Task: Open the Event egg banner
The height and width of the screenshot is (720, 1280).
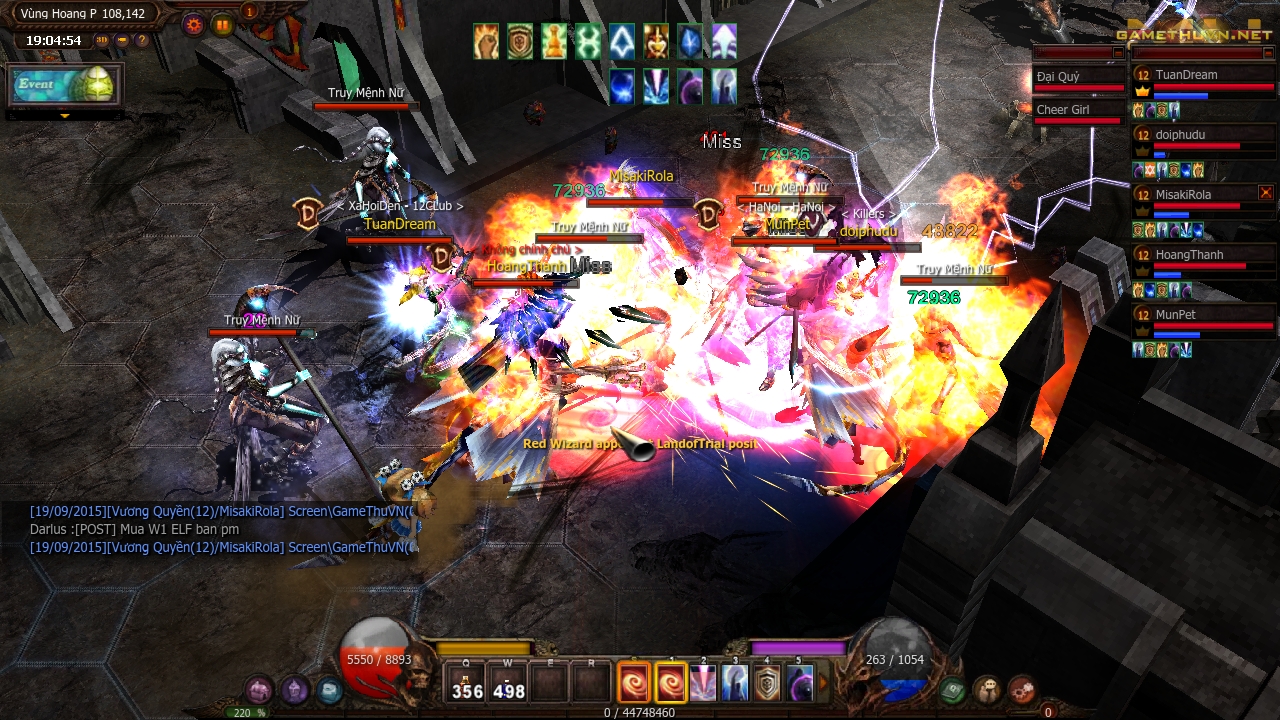Action: coord(65,85)
